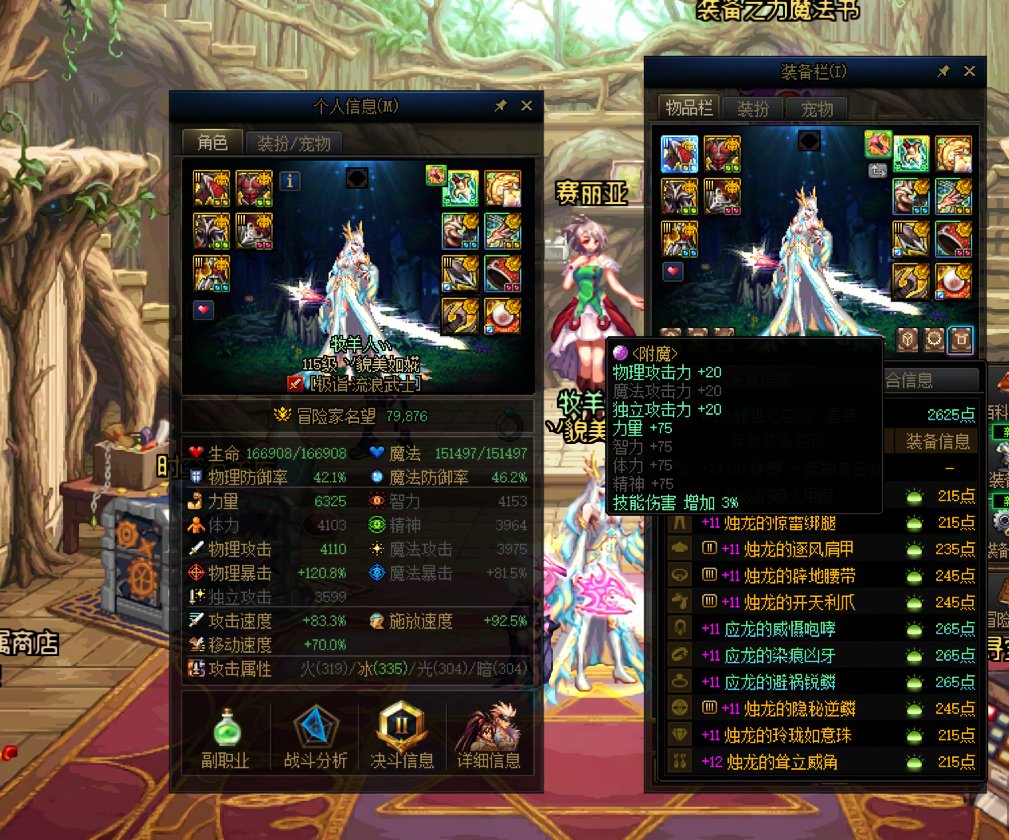Select the 应龙的染痕凶牙 row
Image resolution: width=1009 pixels, height=840 pixels.
pos(780,656)
